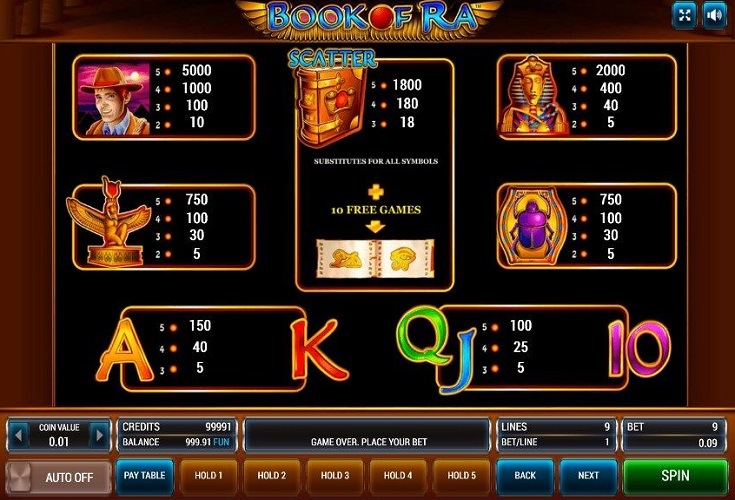Image resolution: width=735 pixels, height=500 pixels.
Task: Return with the BACK button
Action: pos(524,476)
